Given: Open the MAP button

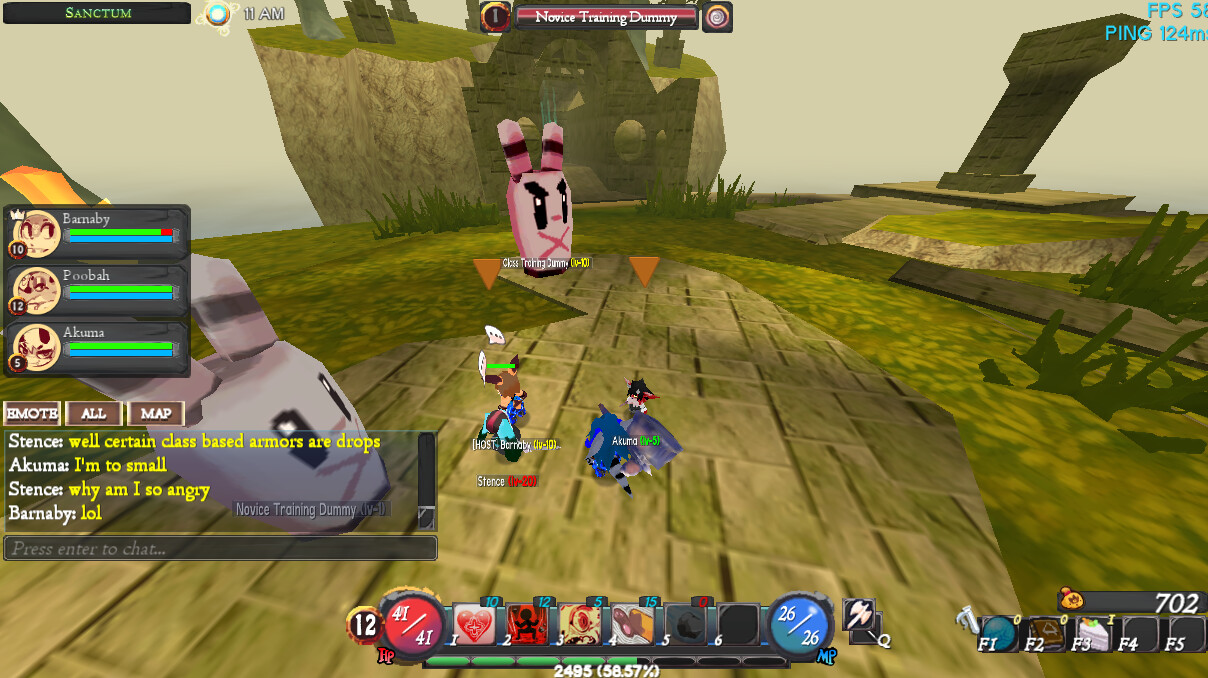Looking at the screenshot, I should [156, 413].
